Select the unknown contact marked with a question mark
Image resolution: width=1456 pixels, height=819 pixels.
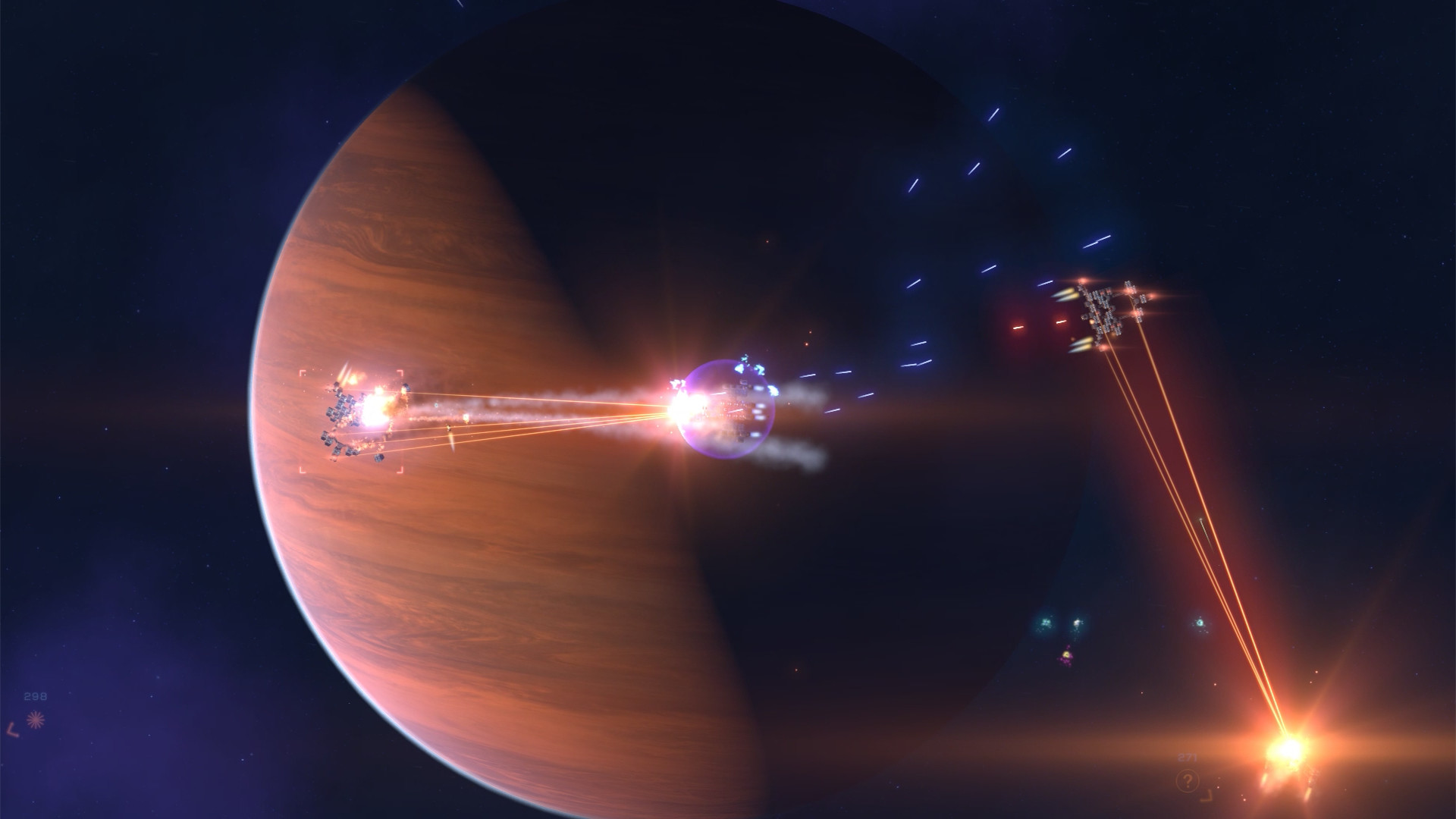tap(1188, 780)
